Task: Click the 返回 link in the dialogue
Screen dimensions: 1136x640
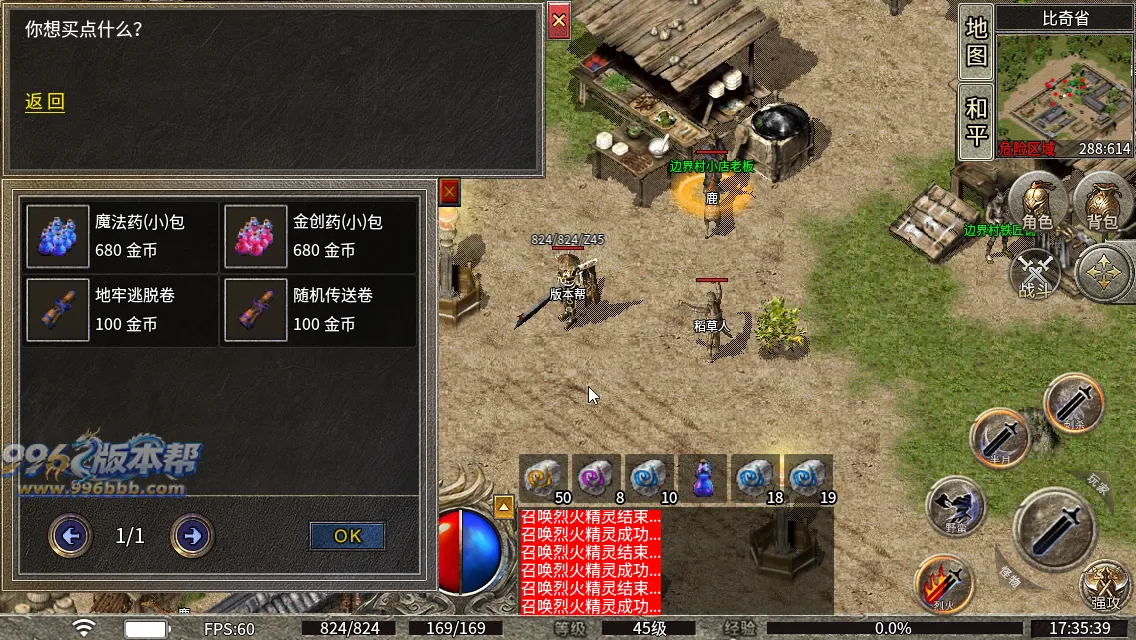Action: (45, 102)
